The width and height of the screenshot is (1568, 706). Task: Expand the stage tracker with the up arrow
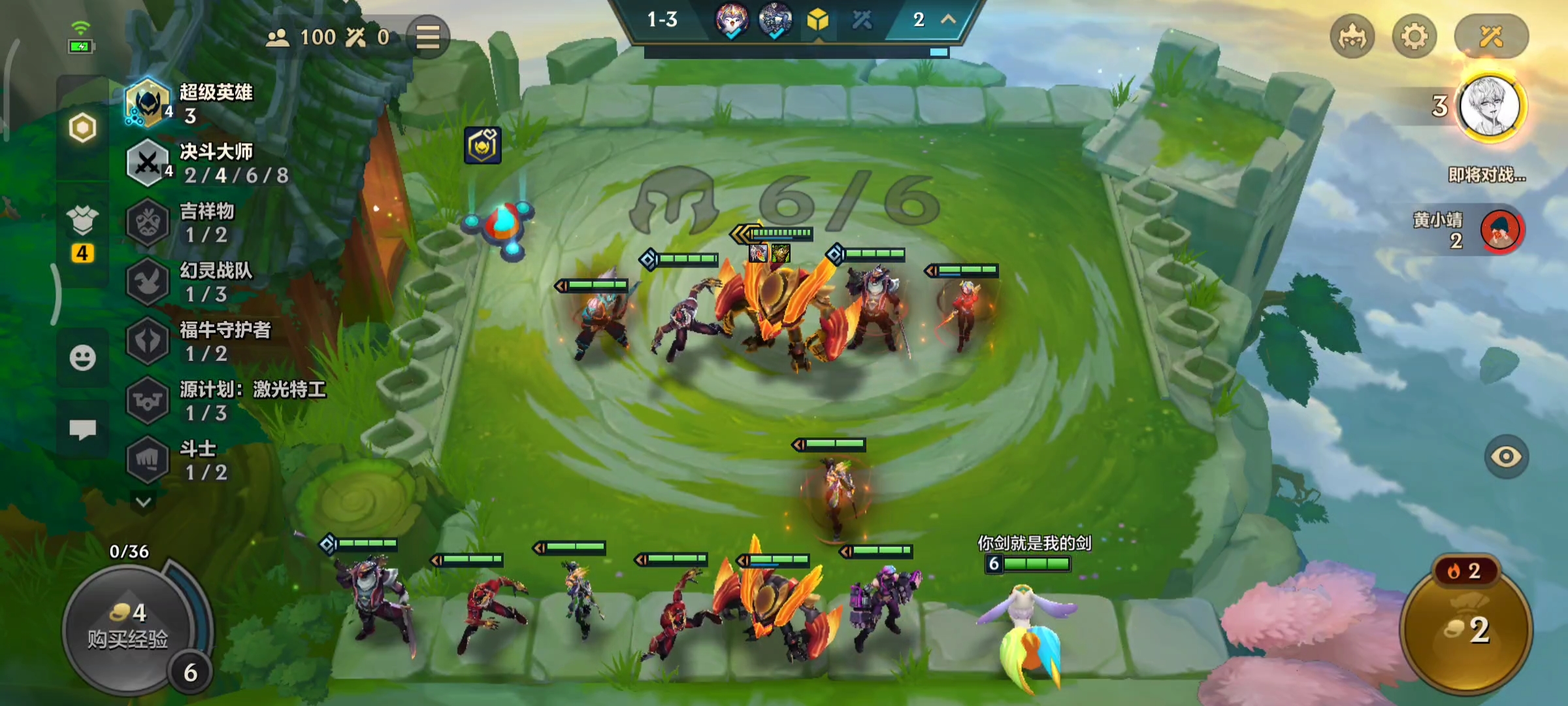click(x=948, y=20)
